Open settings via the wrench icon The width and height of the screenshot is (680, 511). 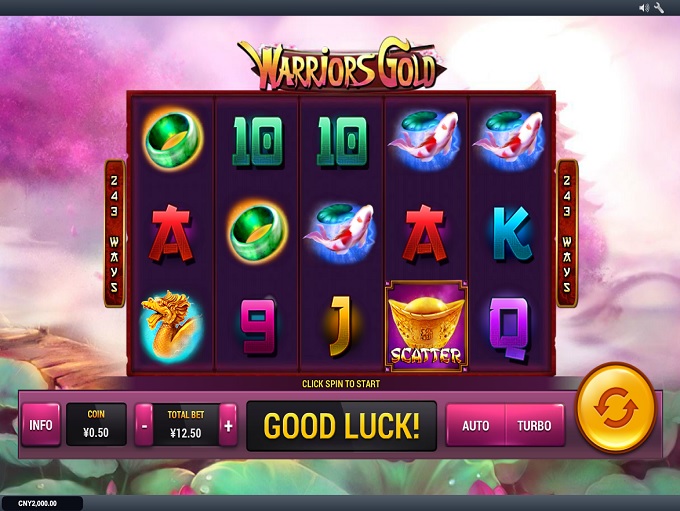659,7
